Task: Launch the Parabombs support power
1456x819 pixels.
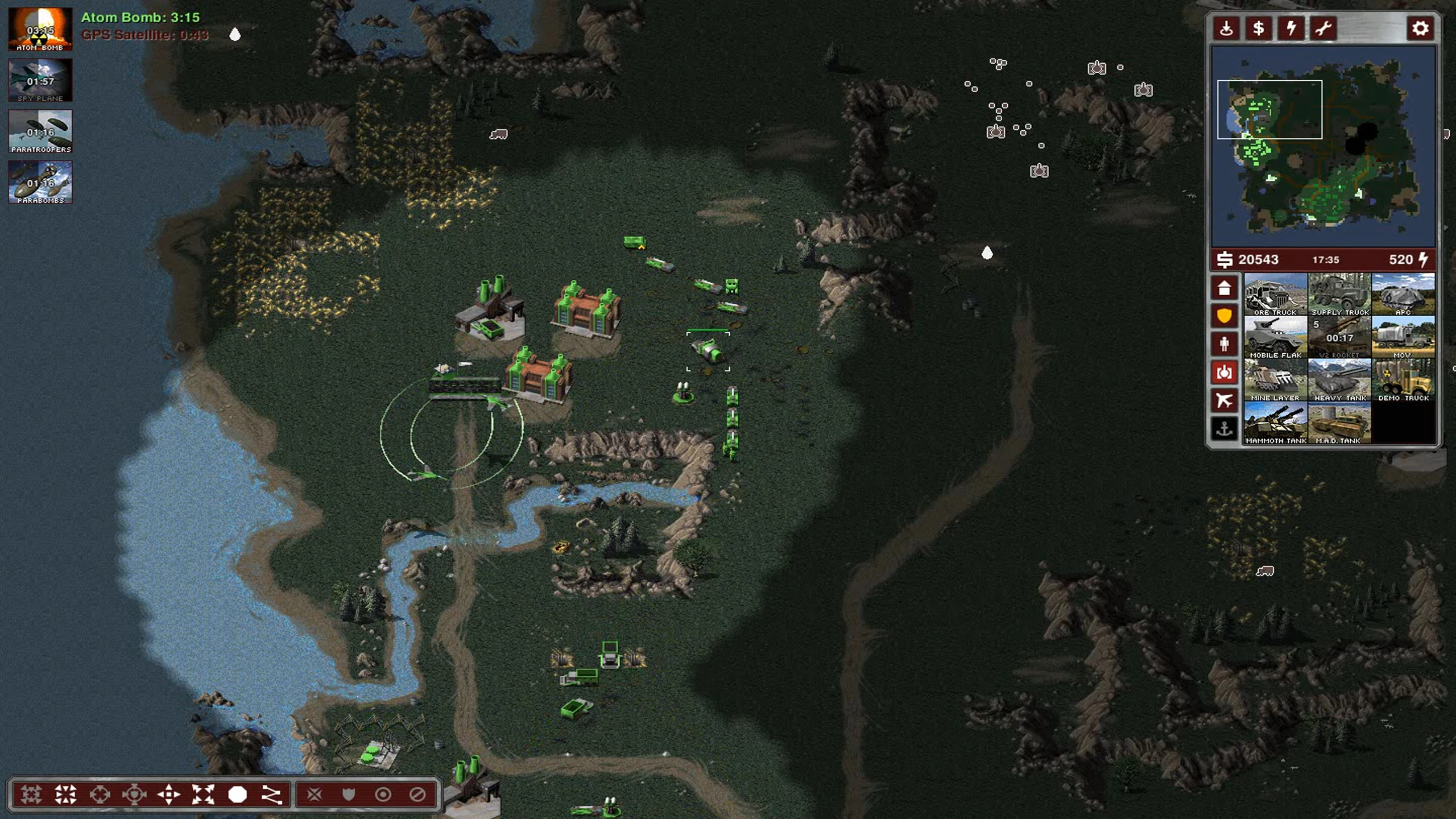Action: [40, 182]
